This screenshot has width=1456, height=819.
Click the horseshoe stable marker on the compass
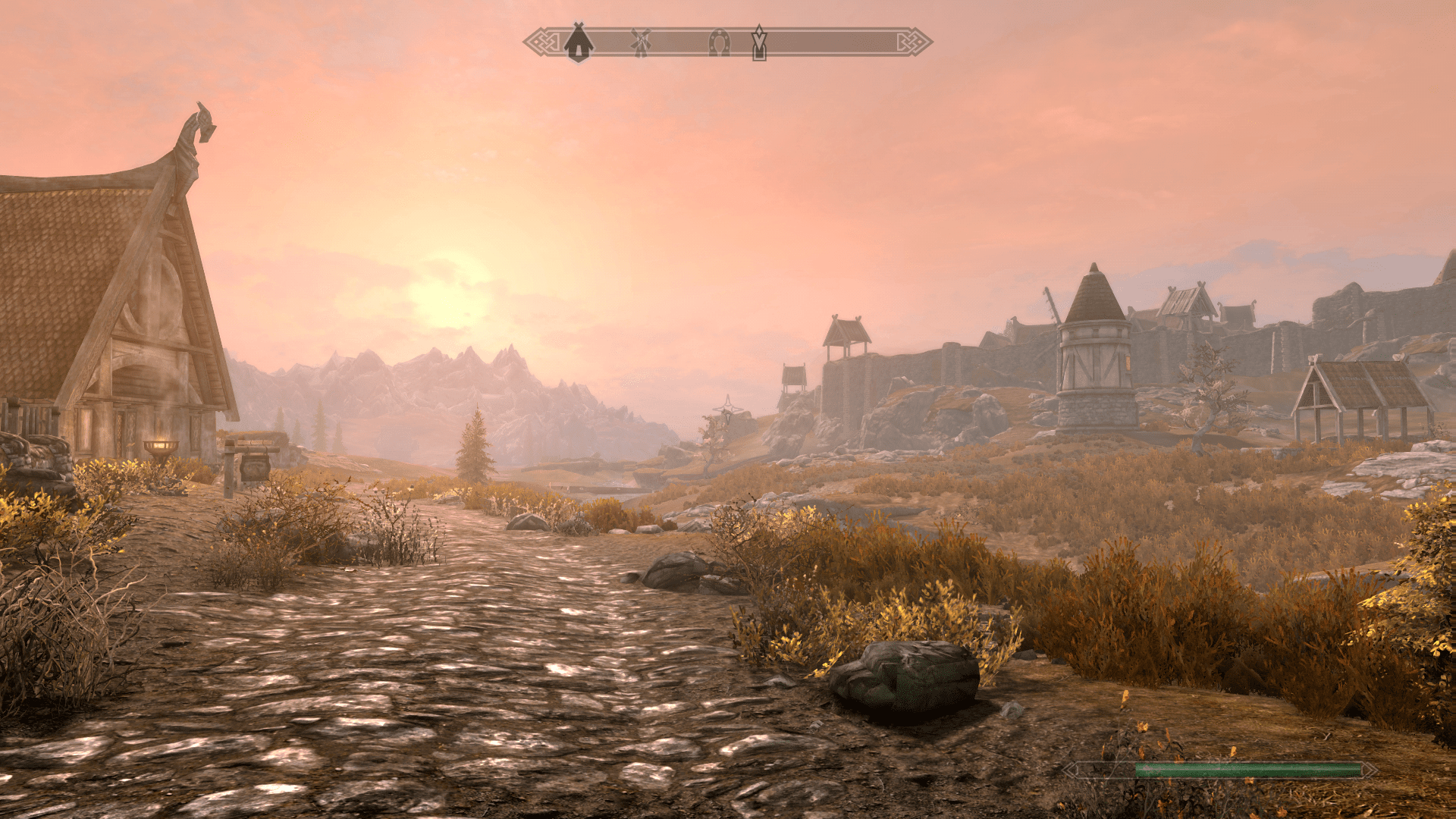tap(719, 43)
